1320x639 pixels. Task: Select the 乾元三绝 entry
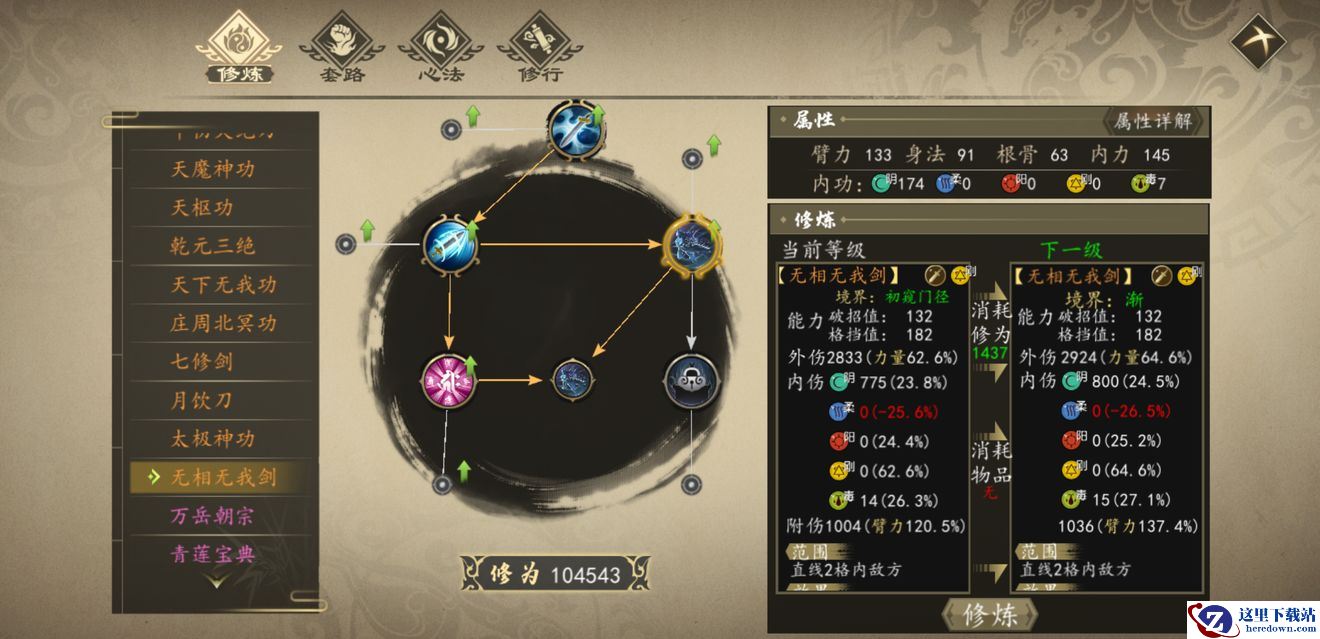coord(212,246)
